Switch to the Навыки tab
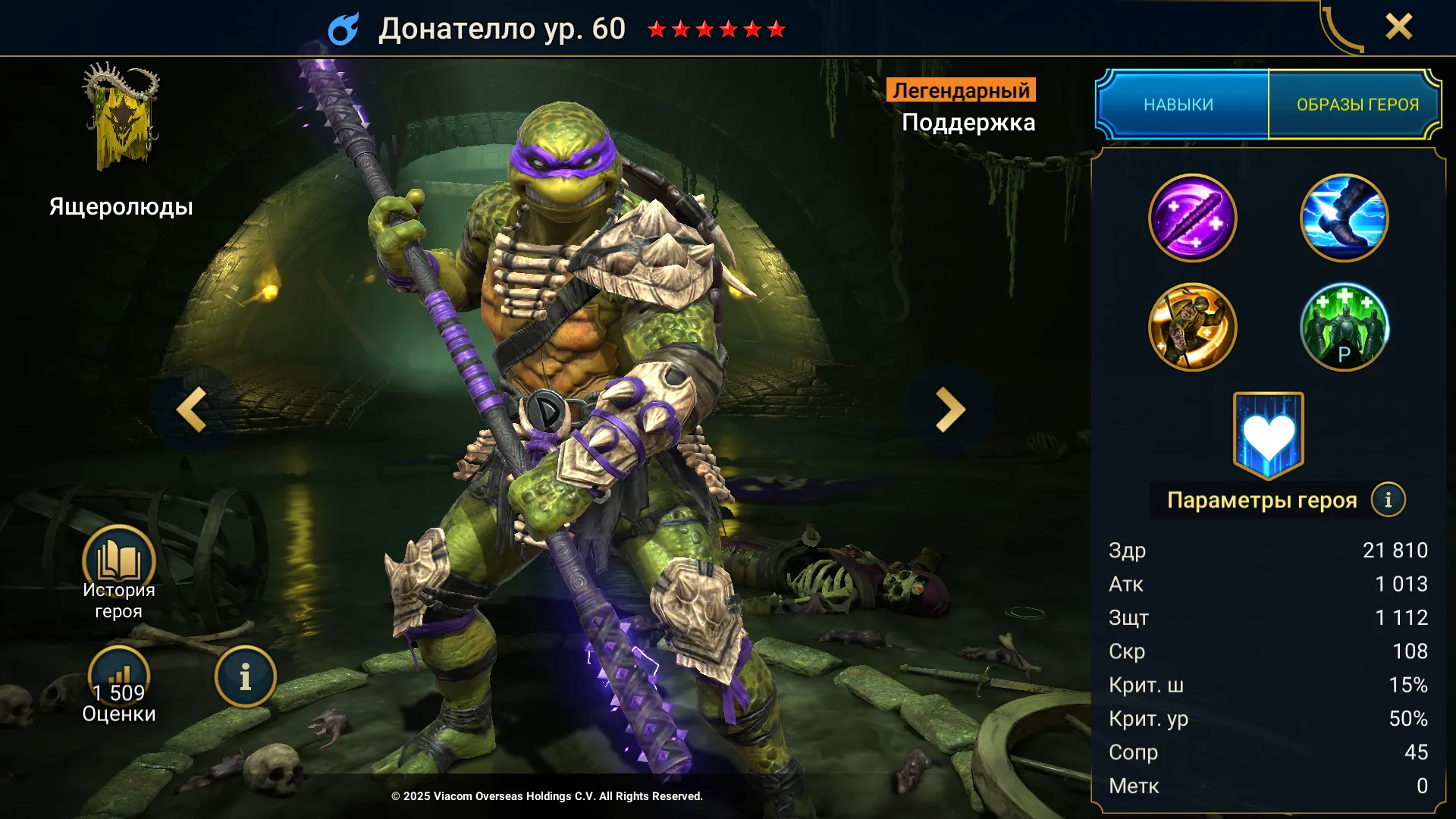1456x819 pixels. pyautogui.click(x=1179, y=105)
